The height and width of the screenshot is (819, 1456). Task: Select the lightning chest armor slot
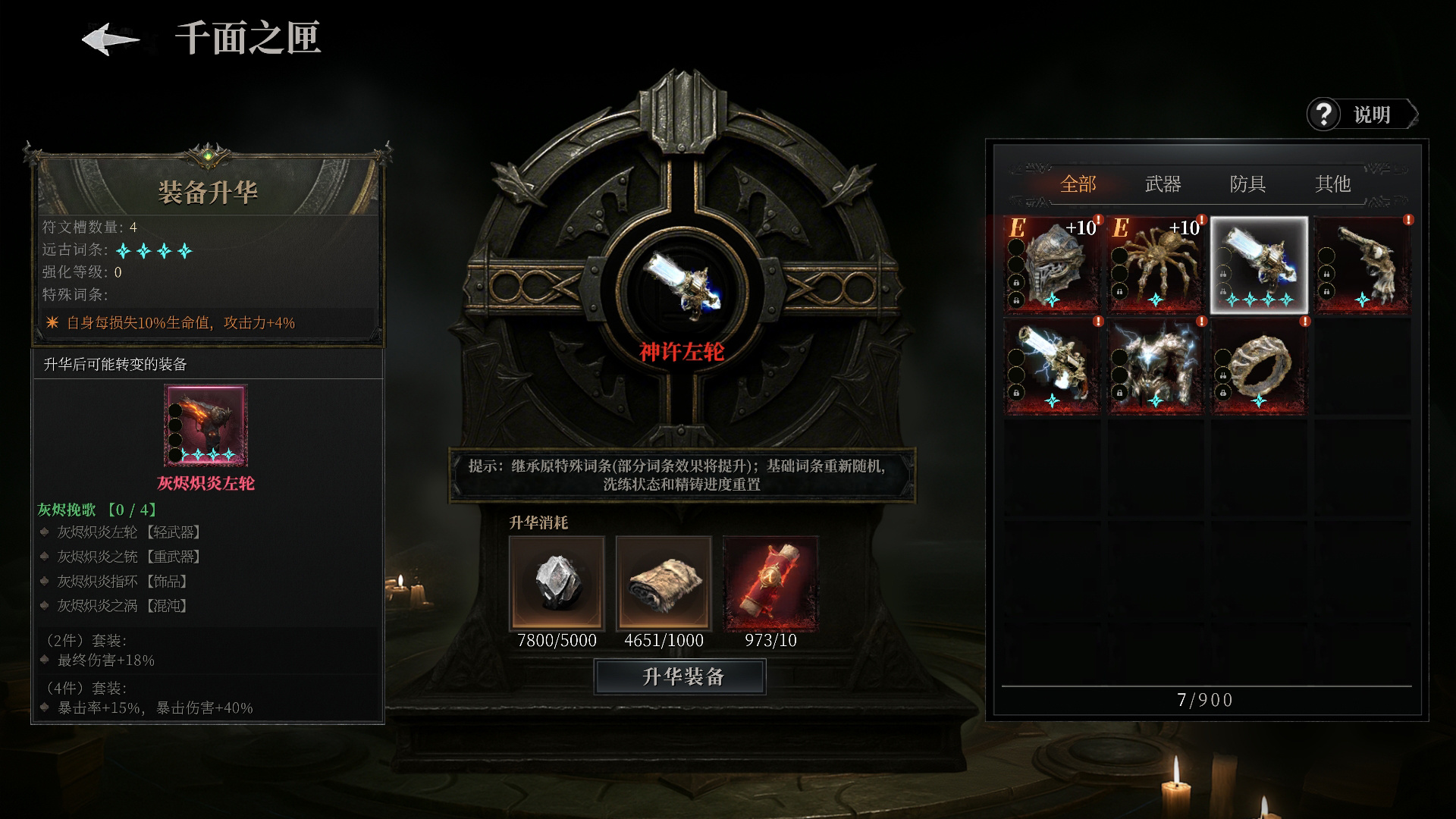click(1155, 367)
